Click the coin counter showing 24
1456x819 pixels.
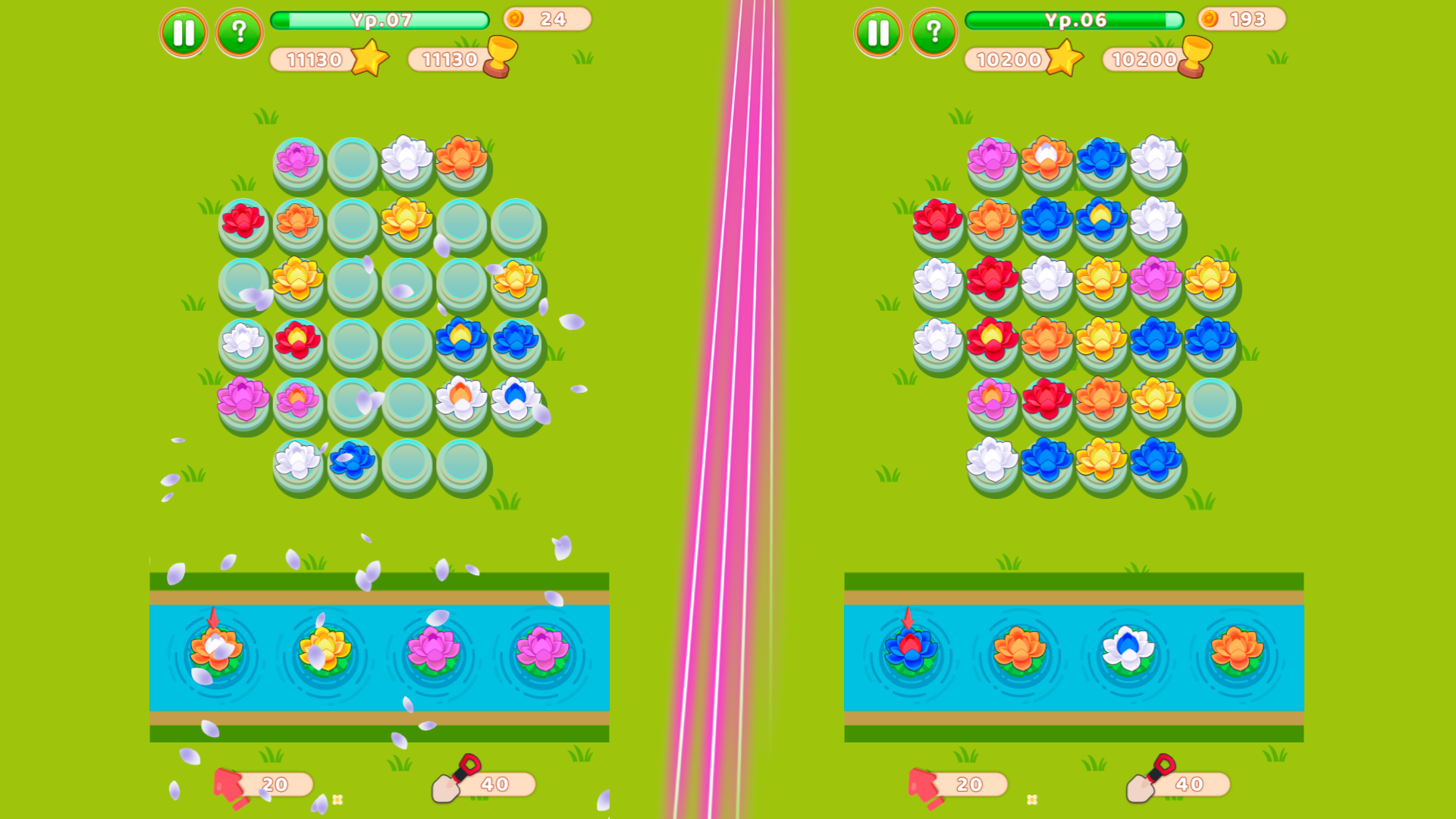pyautogui.click(x=546, y=19)
